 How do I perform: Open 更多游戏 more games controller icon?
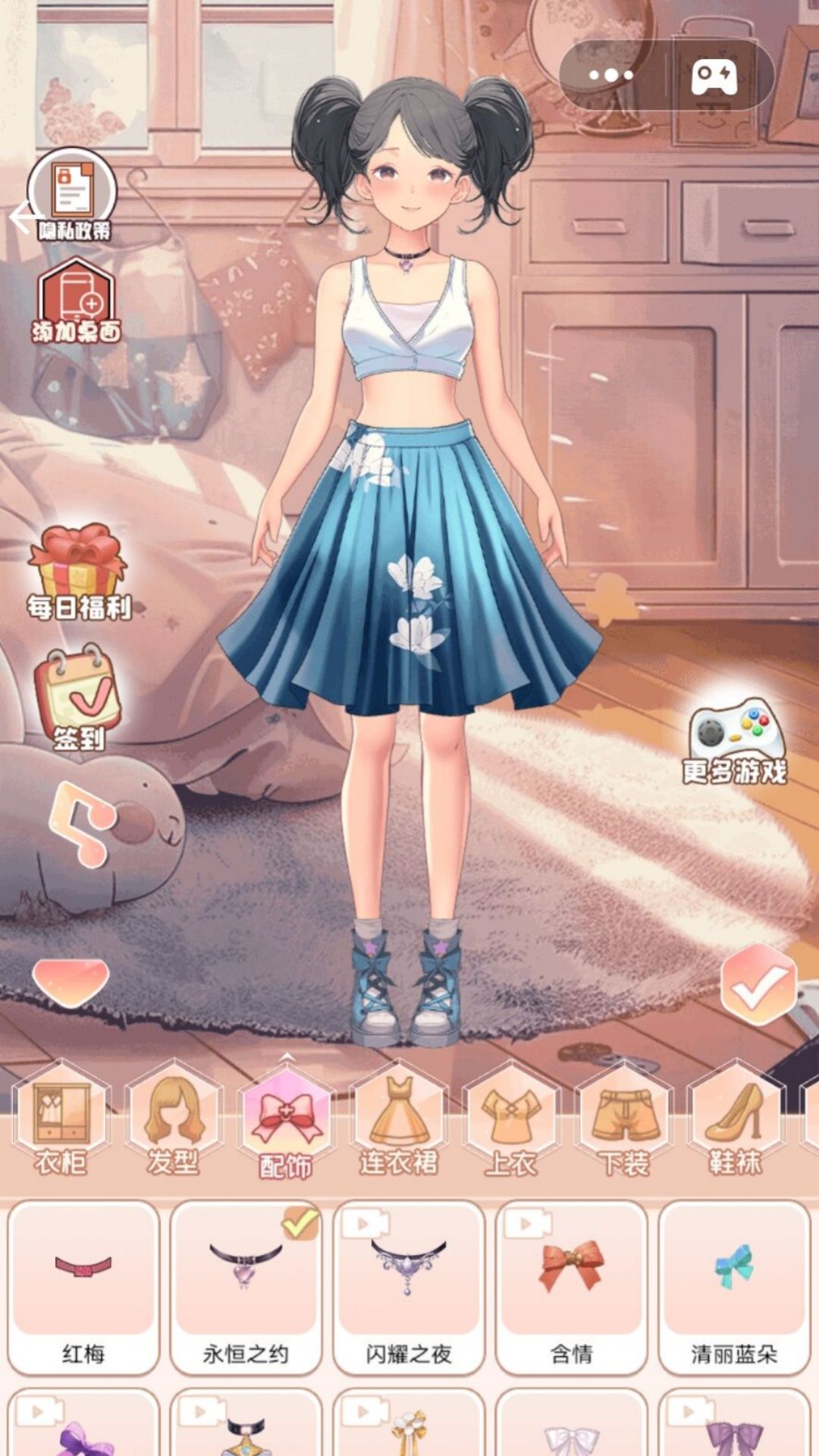click(734, 739)
